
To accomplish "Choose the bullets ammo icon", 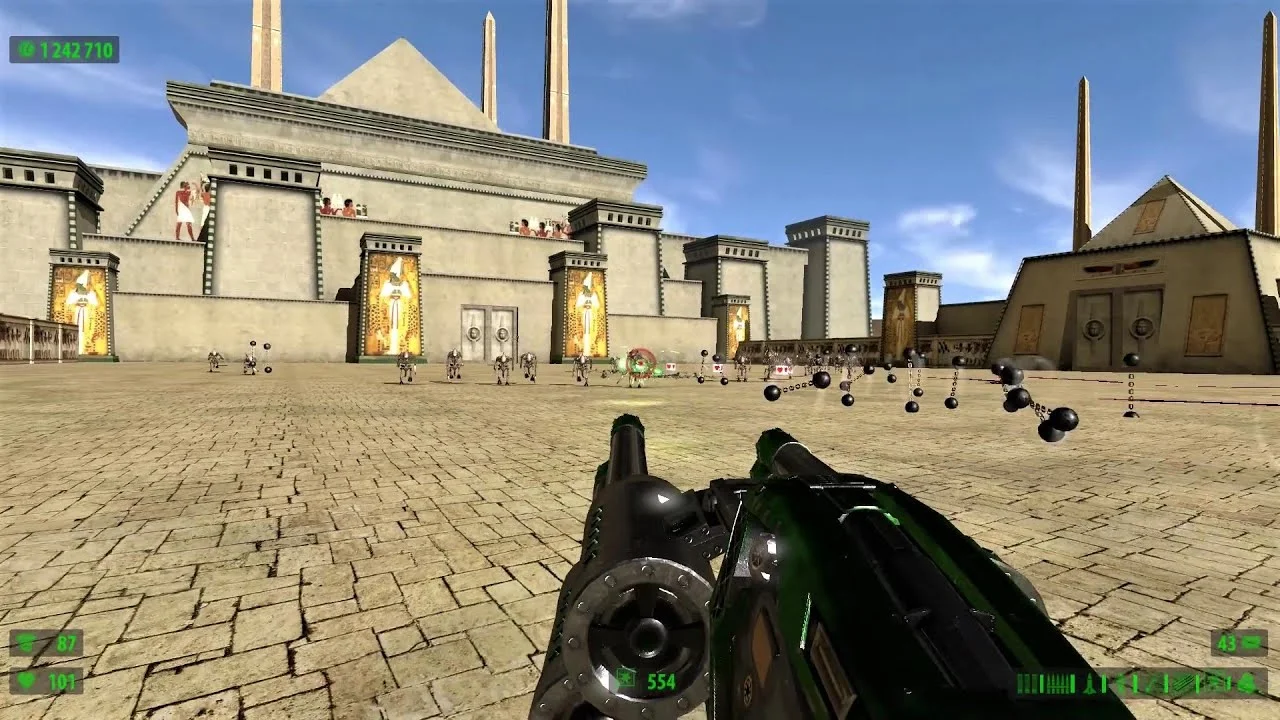I will (1057, 684).
